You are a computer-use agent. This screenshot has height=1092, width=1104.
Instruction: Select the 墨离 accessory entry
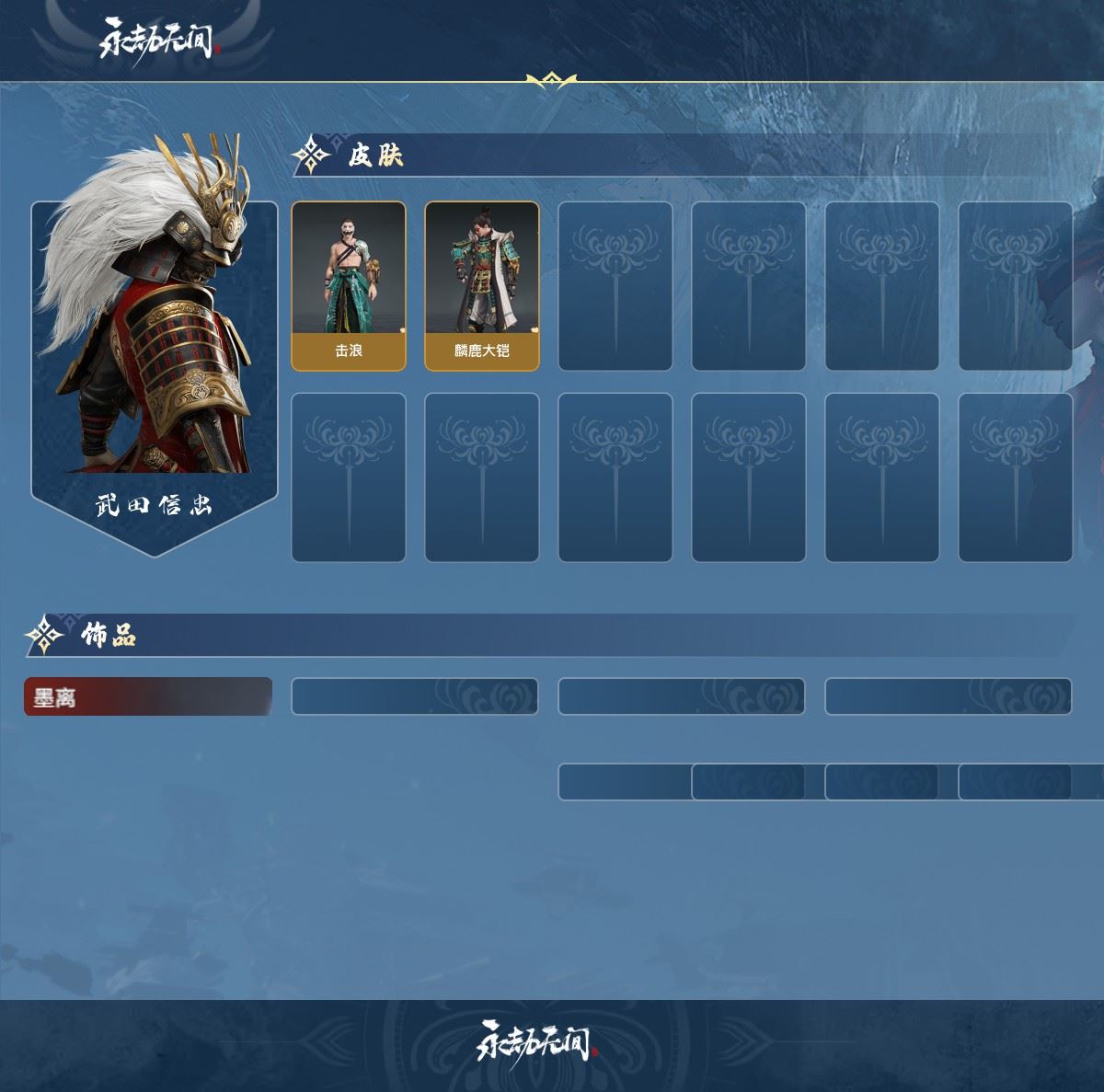pos(148,697)
